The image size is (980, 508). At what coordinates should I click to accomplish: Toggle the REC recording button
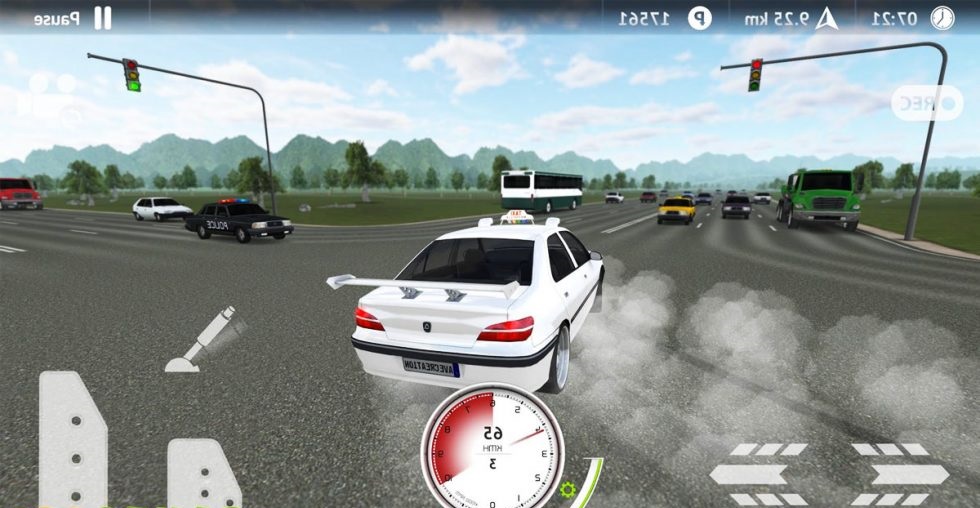[926, 104]
